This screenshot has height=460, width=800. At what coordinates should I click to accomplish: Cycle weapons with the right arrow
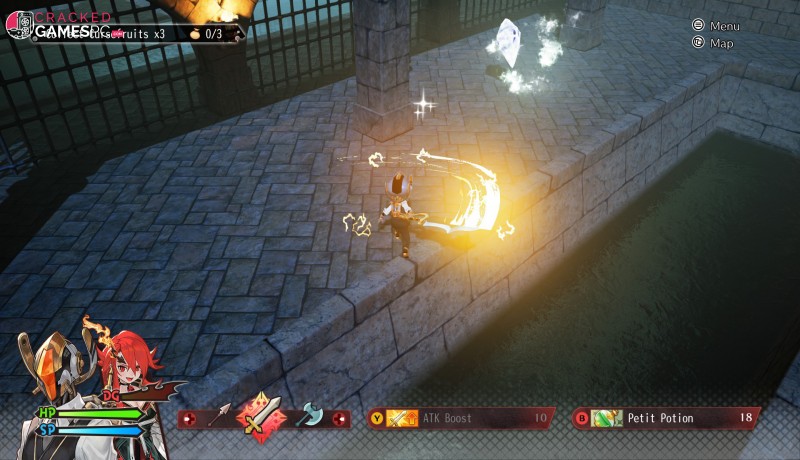pos(340,418)
